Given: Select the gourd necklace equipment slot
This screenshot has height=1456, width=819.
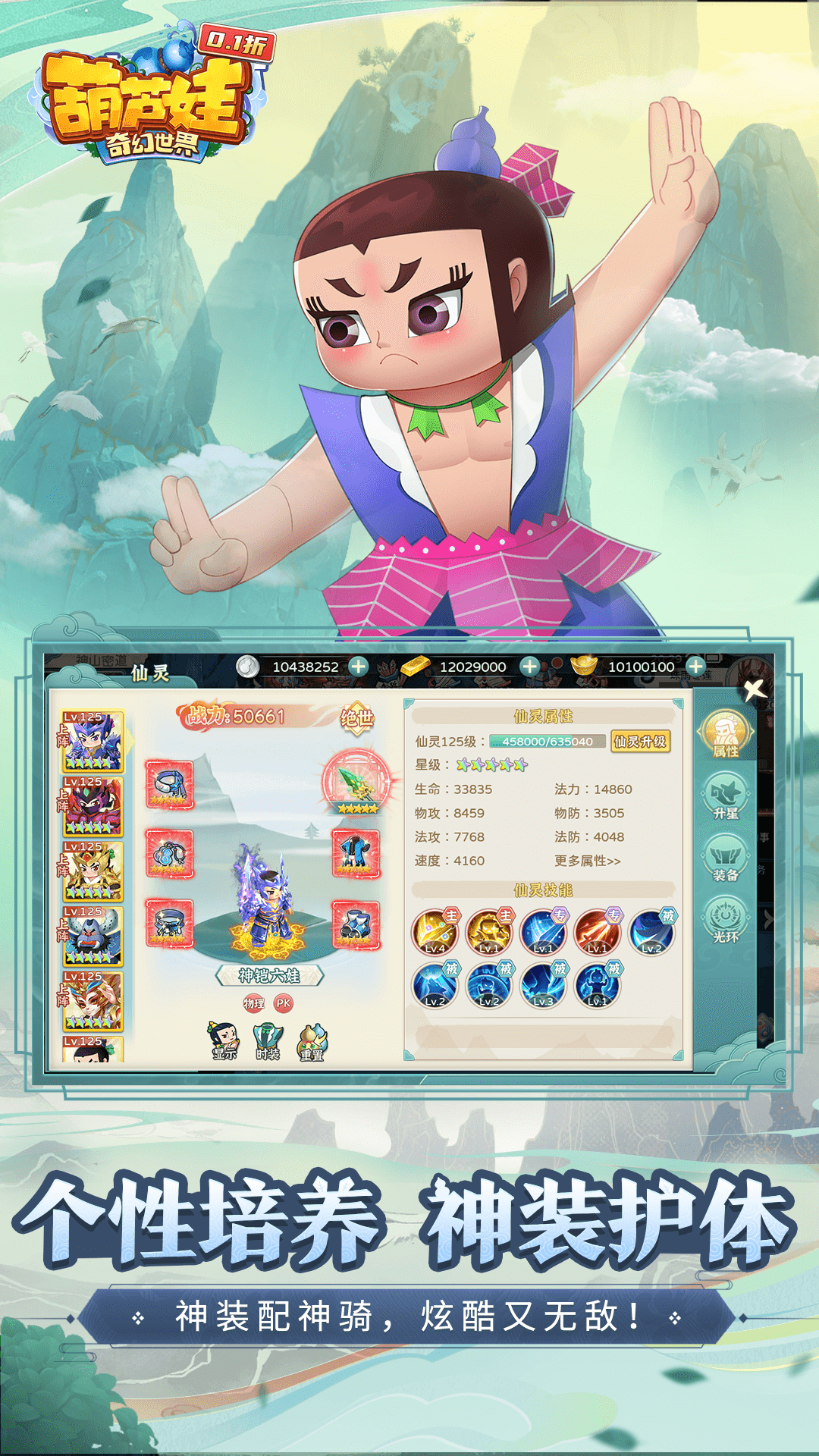Looking at the screenshot, I should (x=169, y=853).
